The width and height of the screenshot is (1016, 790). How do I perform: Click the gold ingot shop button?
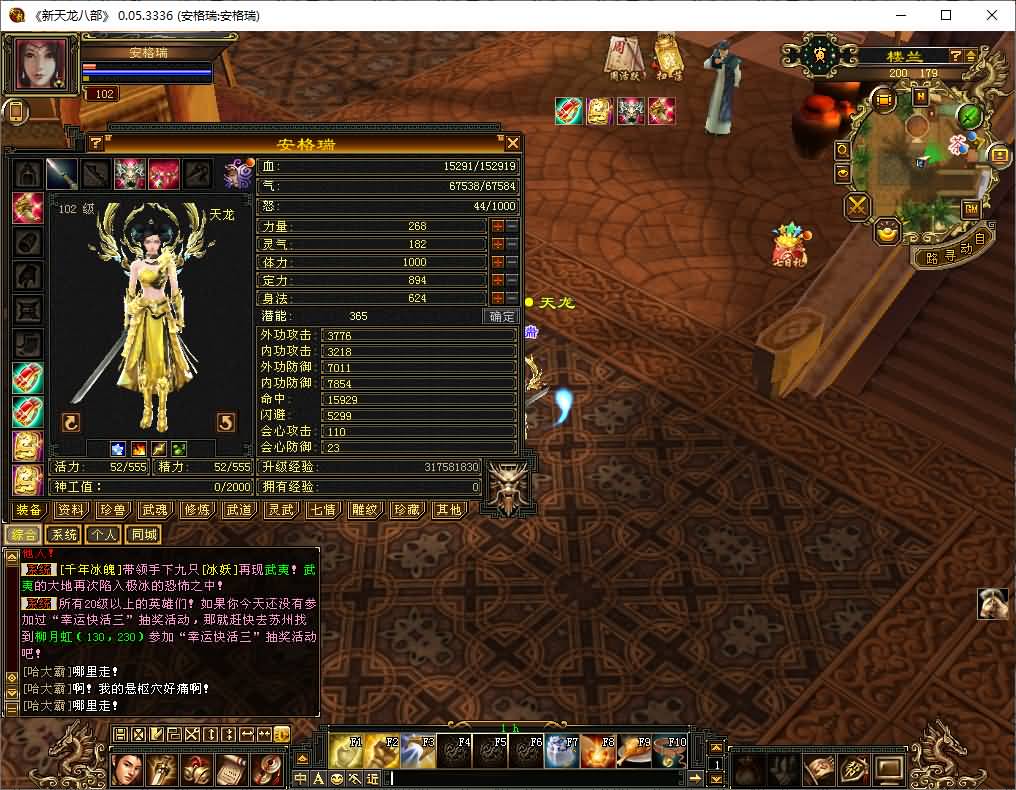tap(887, 232)
